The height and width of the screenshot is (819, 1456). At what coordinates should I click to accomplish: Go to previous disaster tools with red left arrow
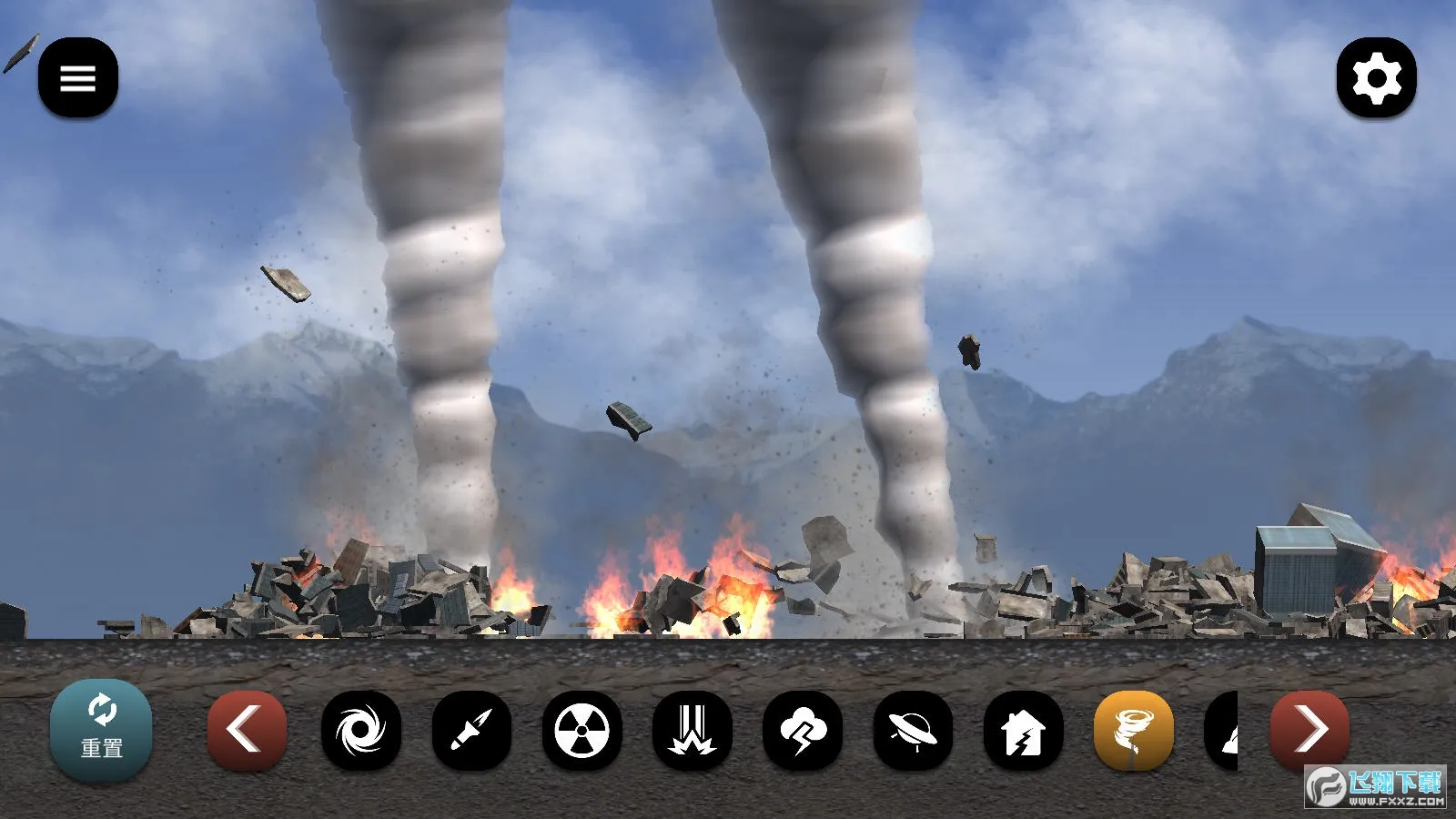coord(247,730)
